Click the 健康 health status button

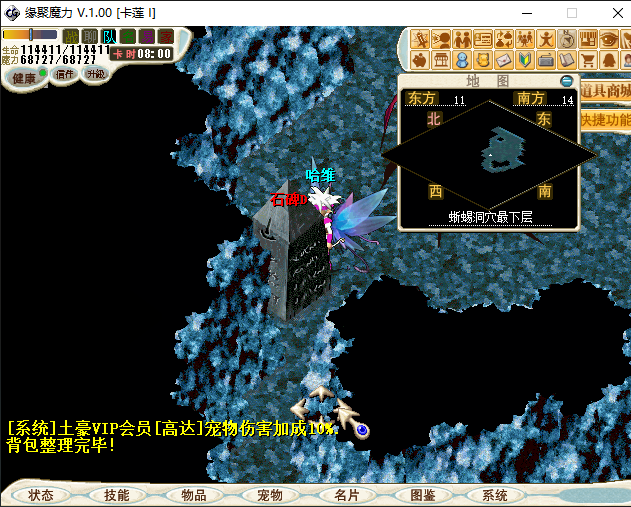coord(23,77)
